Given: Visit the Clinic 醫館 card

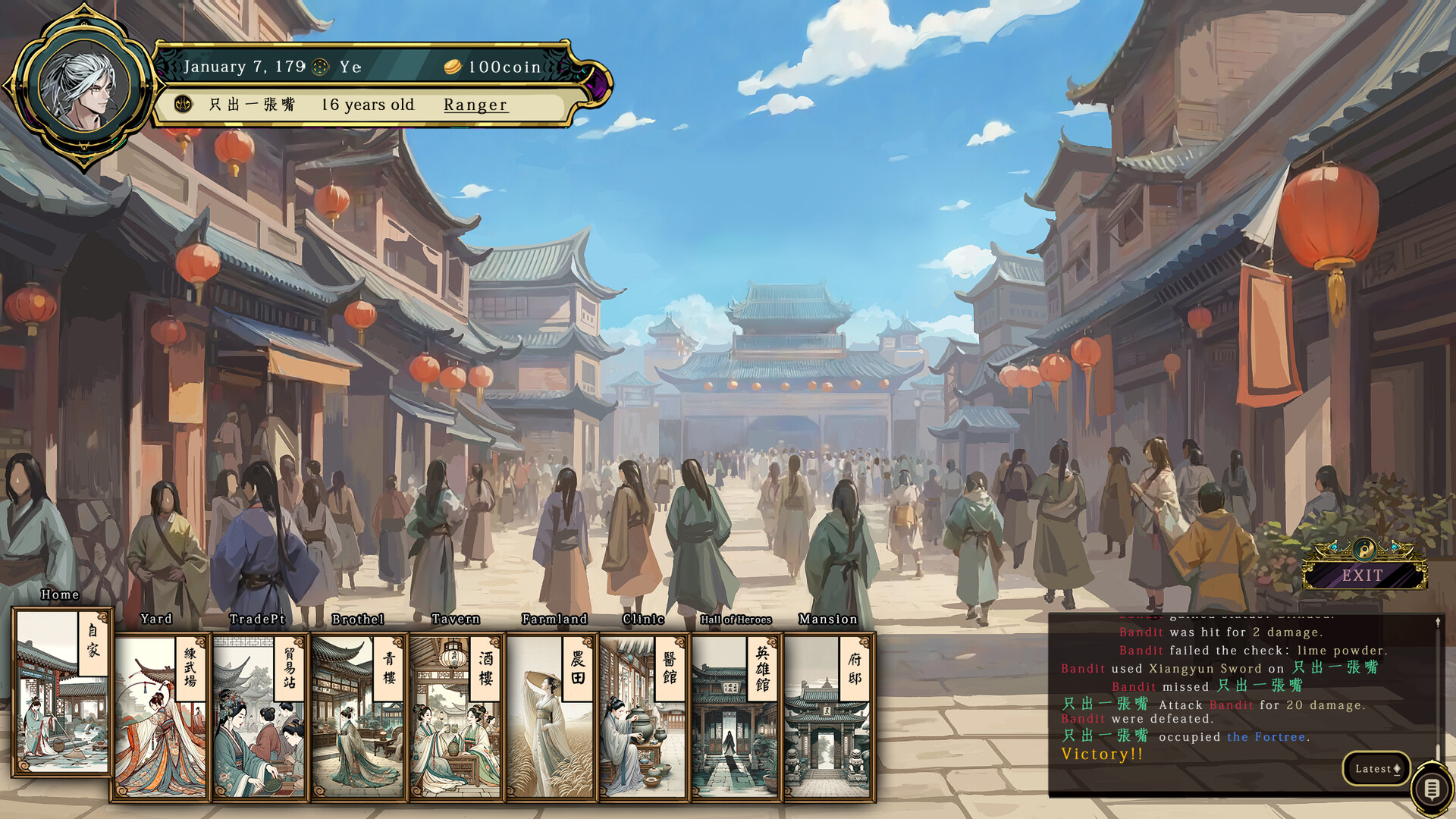Looking at the screenshot, I should coord(645,717).
